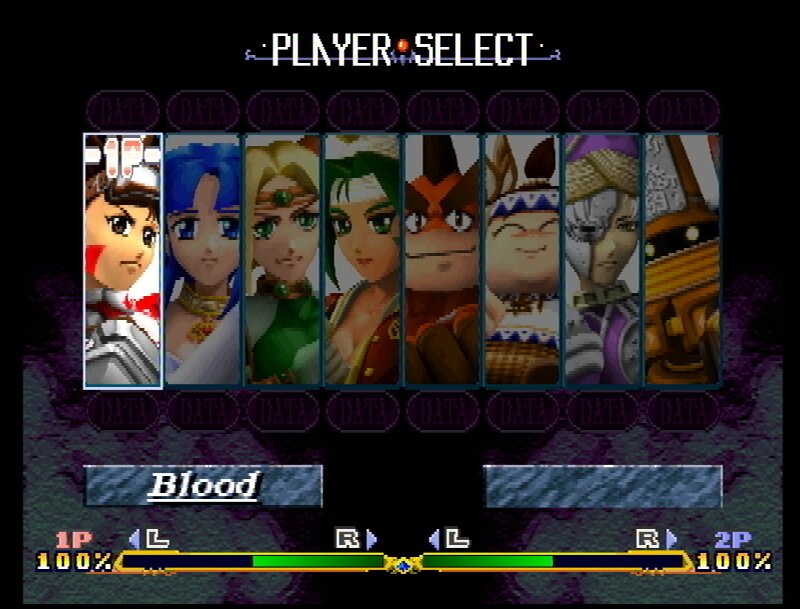Choose the golden armored robot portrait
Image resolution: width=800 pixels, height=609 pixels.
point(682,260)
